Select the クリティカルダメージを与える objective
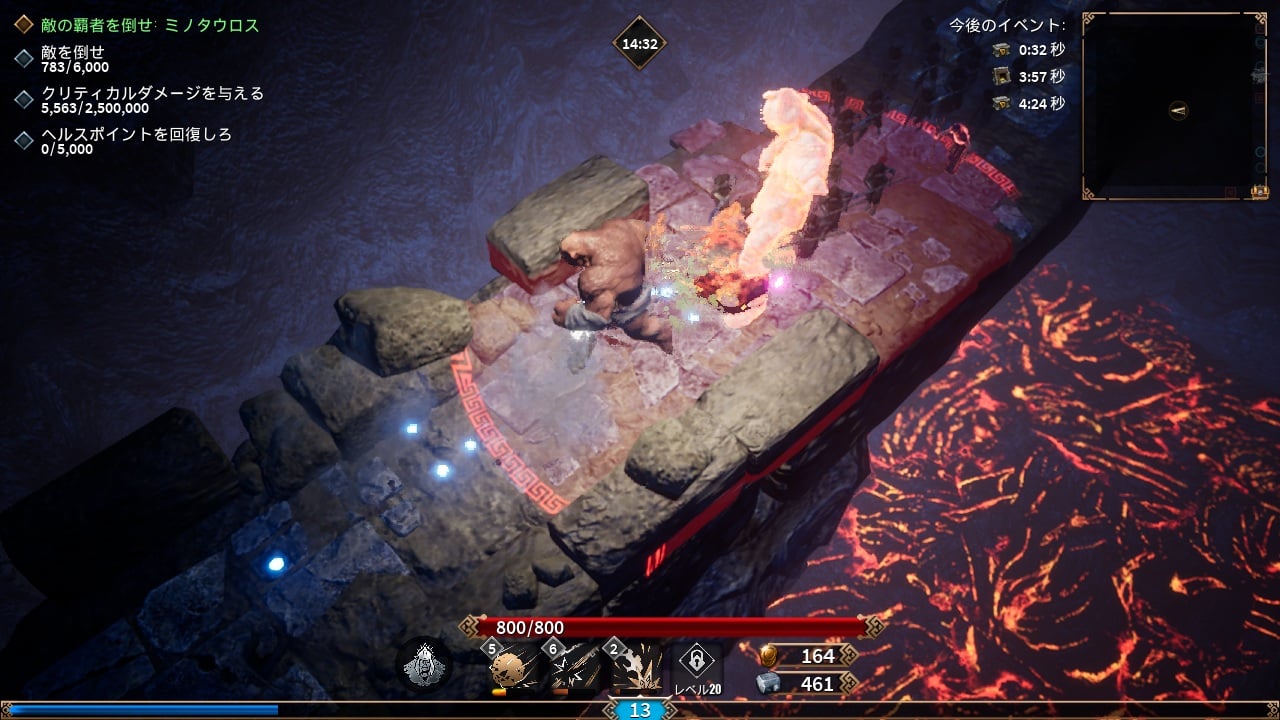This screenshot has height=720, width=1280. 152,100
